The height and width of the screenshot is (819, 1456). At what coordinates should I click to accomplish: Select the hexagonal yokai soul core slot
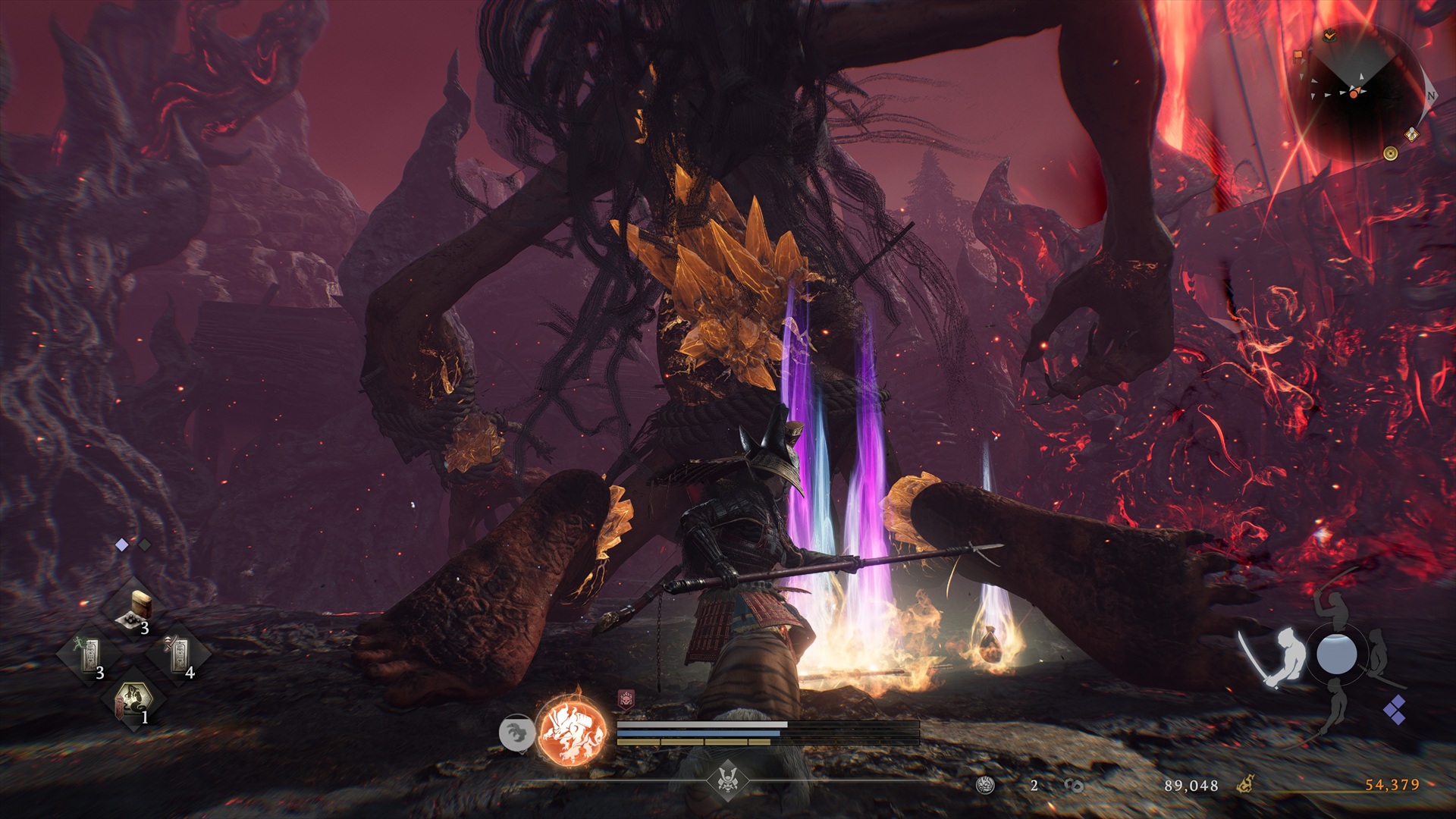pos(133,701)
